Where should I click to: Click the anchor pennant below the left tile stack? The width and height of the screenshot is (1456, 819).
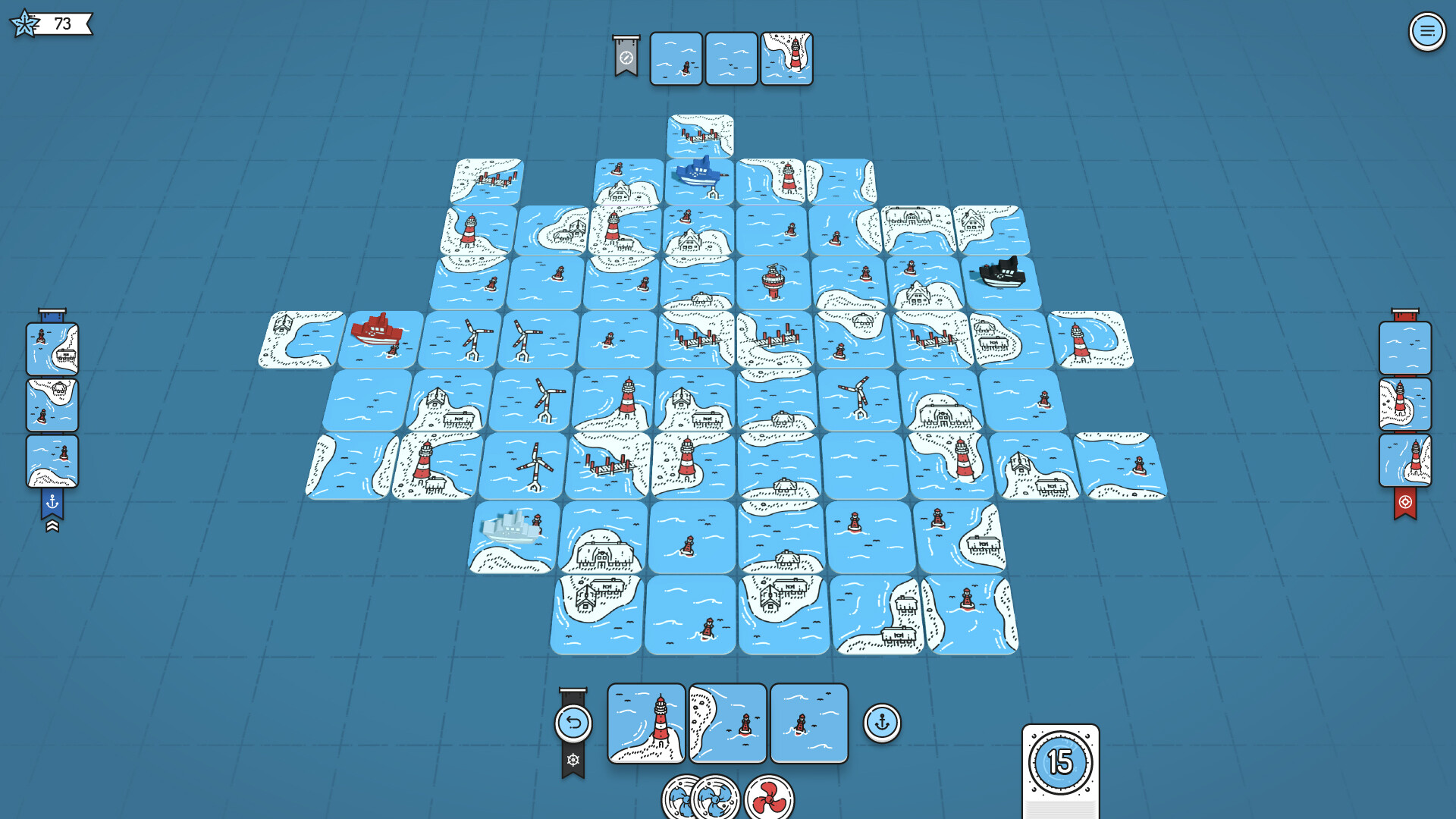(52, 500)
